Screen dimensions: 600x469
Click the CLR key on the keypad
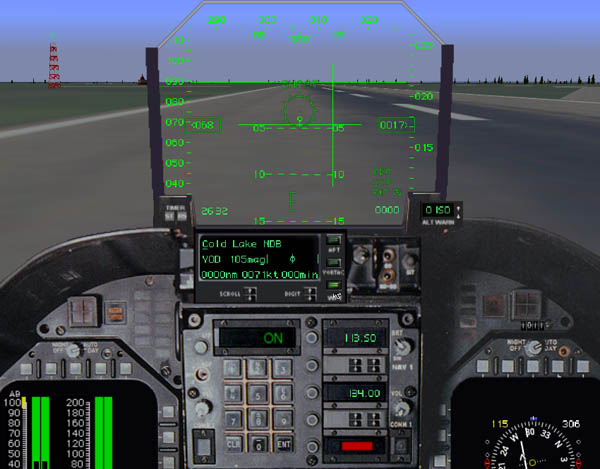(233, 442)
